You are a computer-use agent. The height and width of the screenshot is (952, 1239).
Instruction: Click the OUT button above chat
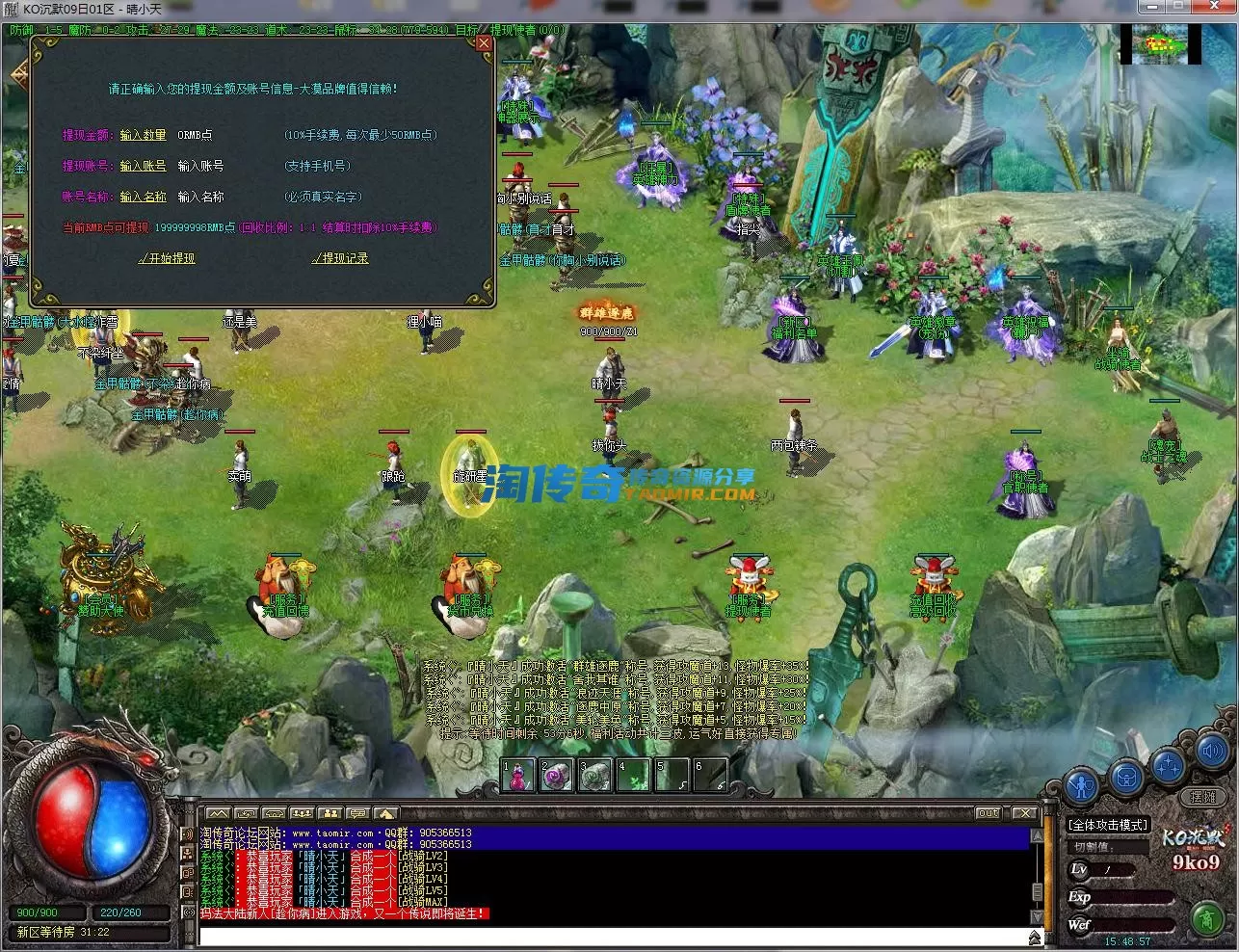click(989, 813)
